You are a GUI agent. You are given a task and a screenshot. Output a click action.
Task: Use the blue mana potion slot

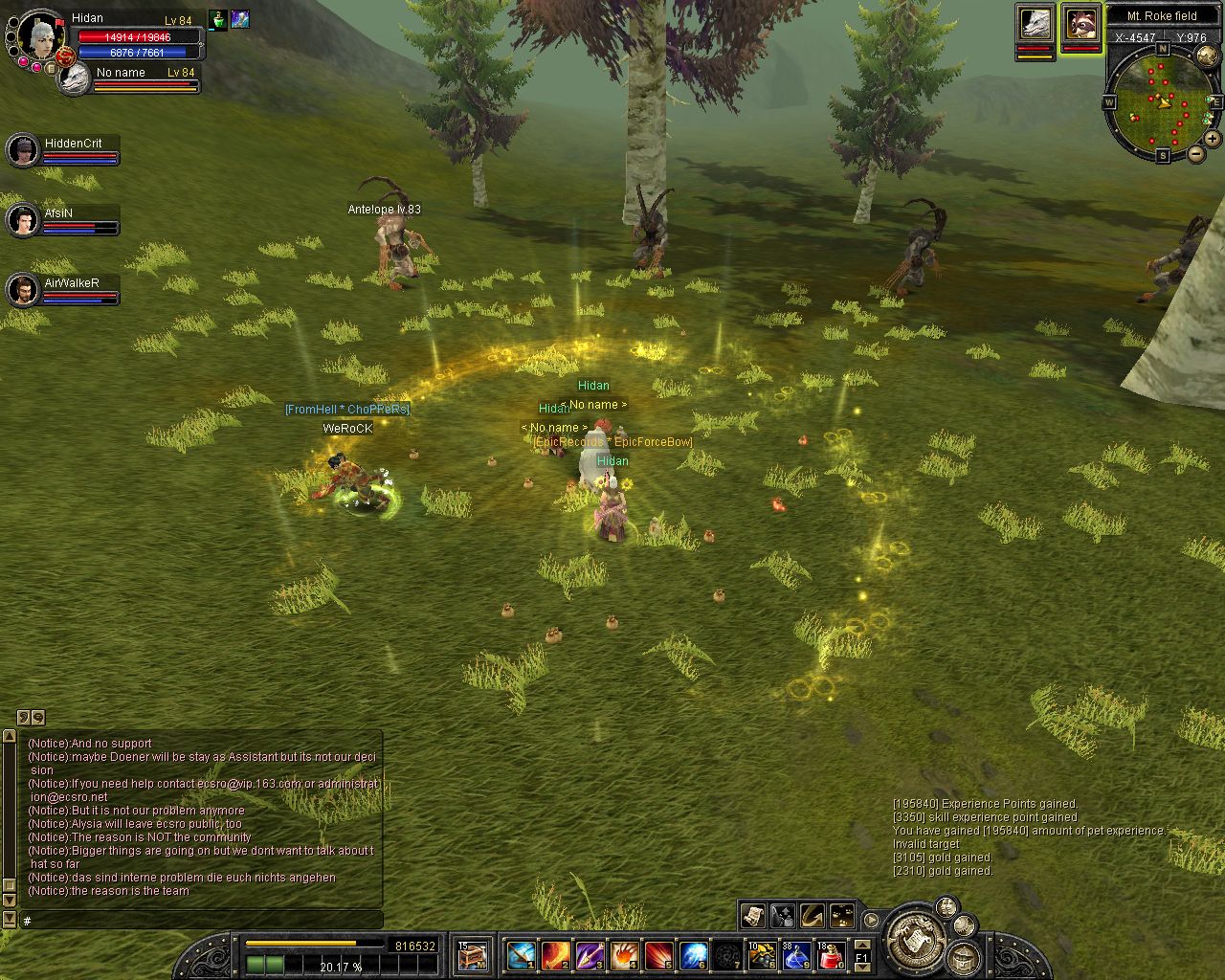(x=796, y=955)
